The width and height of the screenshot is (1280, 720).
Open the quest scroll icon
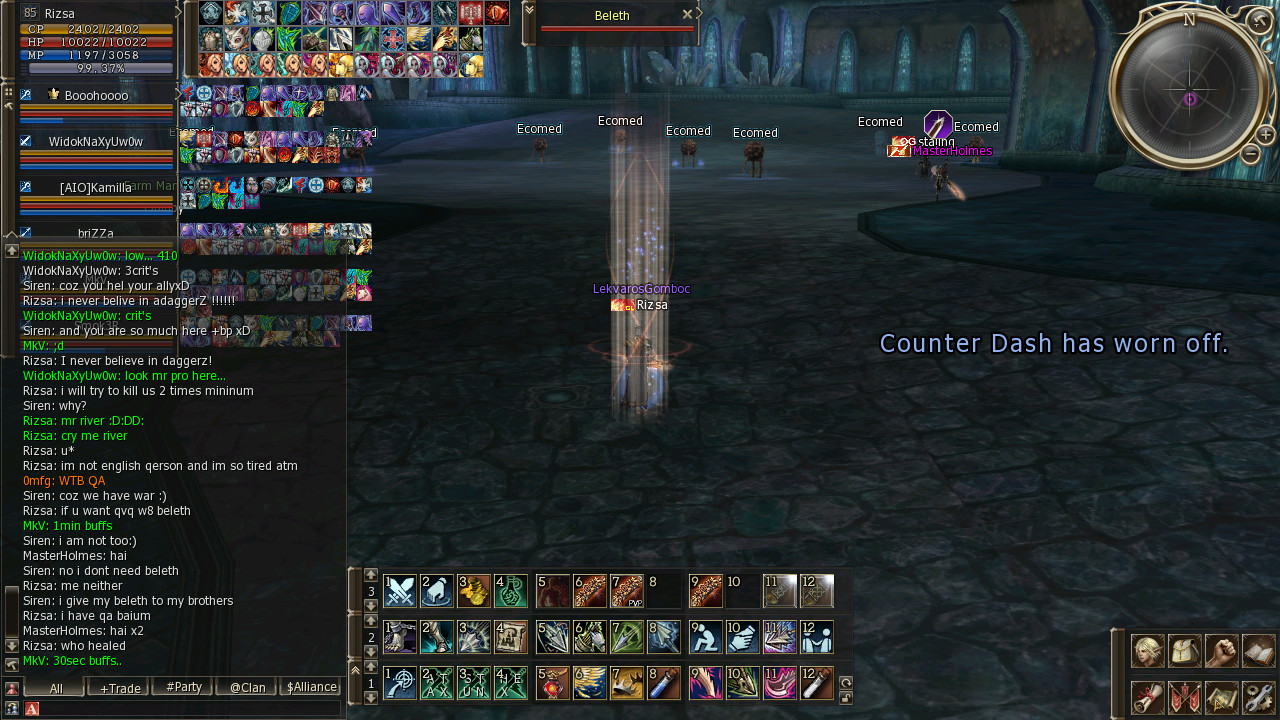pos(1147,697)
